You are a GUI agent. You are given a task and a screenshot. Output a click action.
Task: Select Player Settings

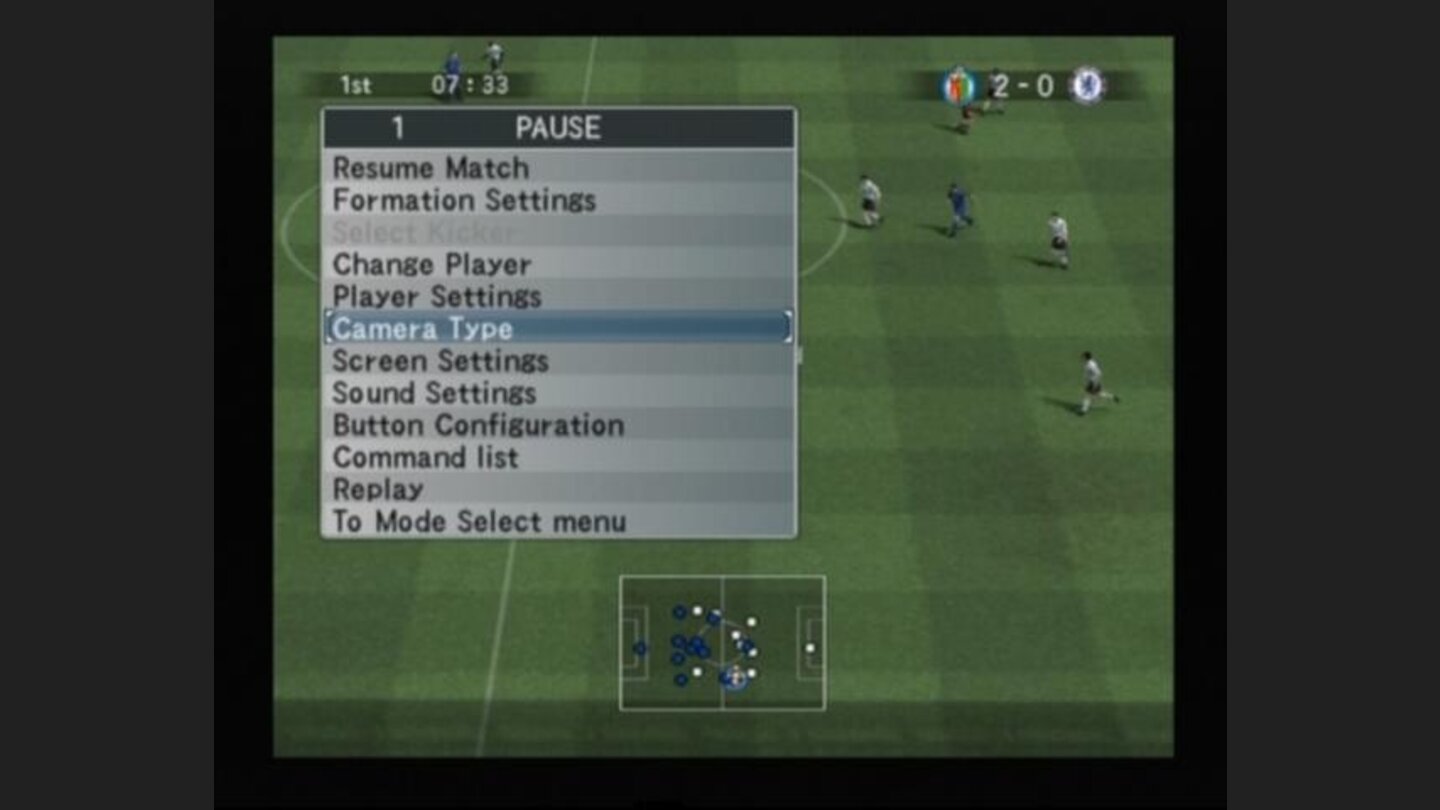437,296
